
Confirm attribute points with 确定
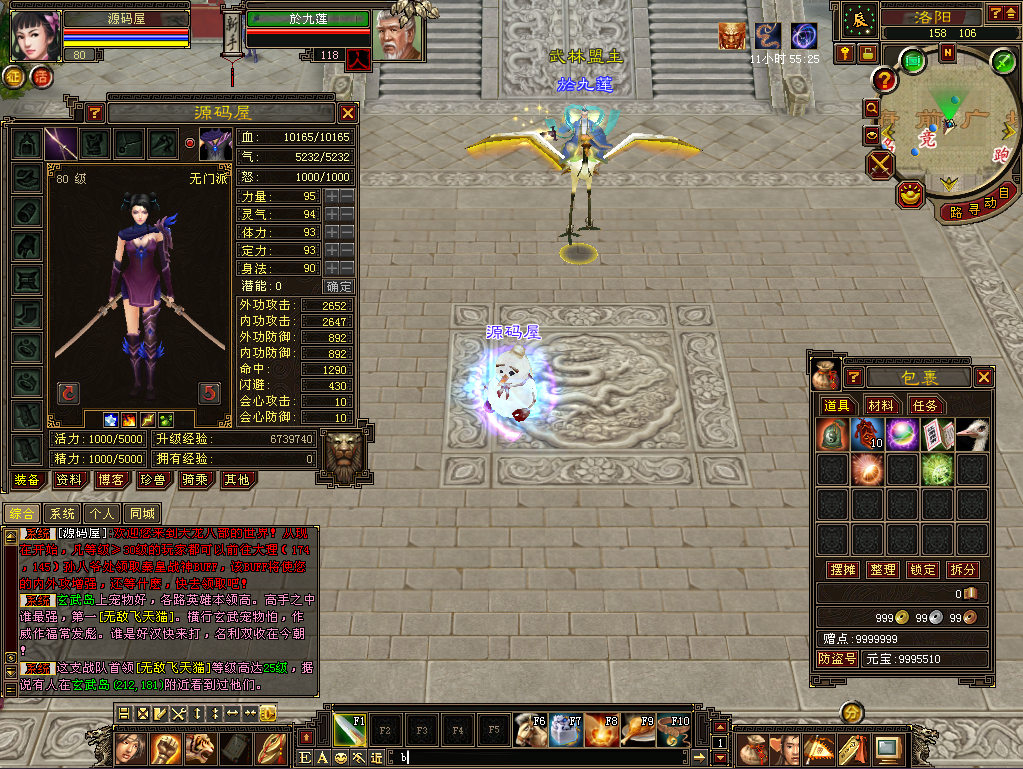coord(340,286)
